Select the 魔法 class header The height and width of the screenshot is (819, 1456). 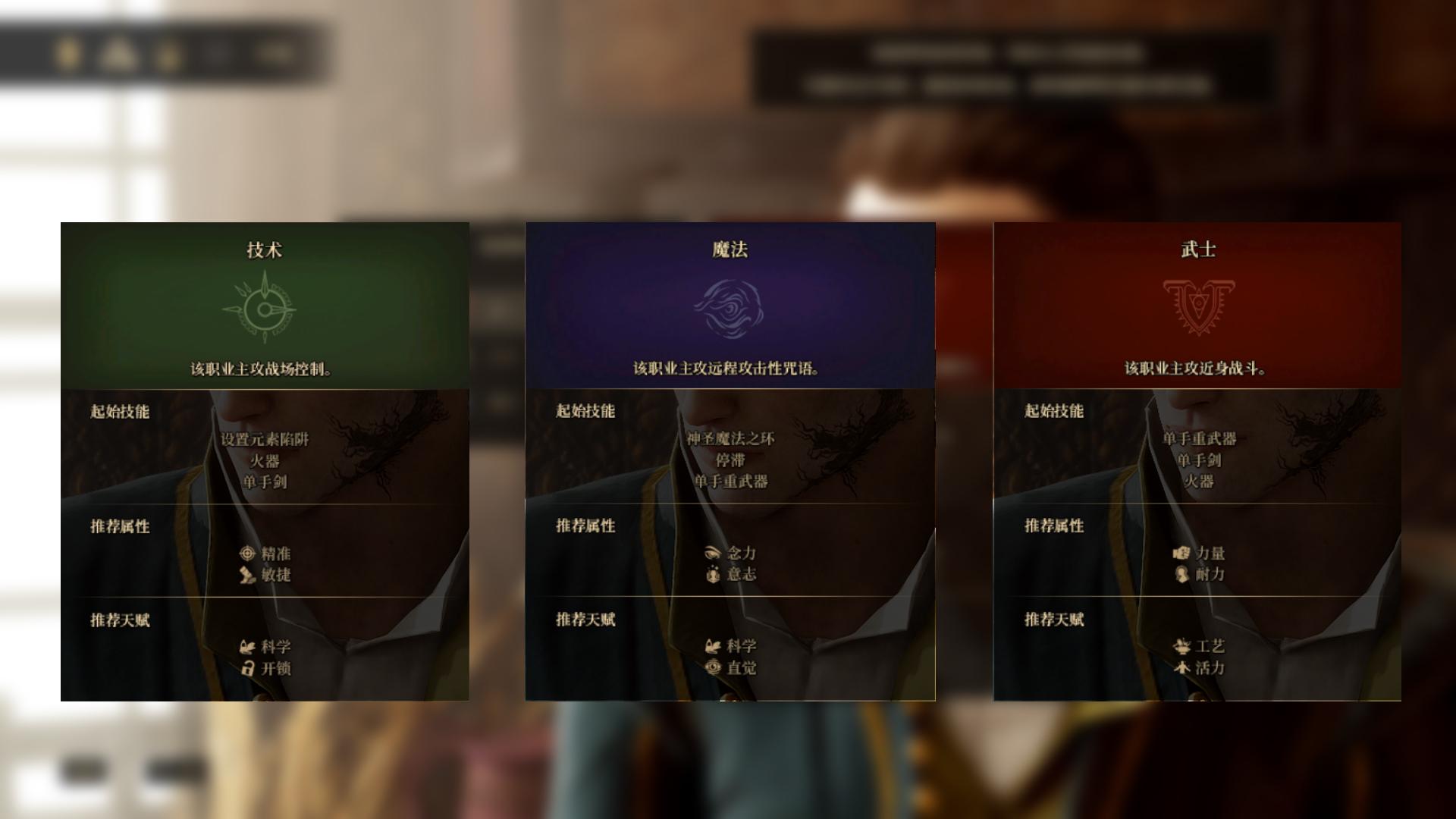730,249
